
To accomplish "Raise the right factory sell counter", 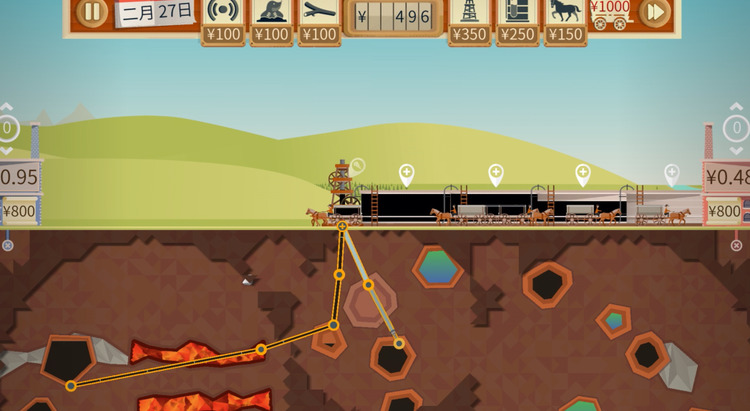I will coord(736,107).
